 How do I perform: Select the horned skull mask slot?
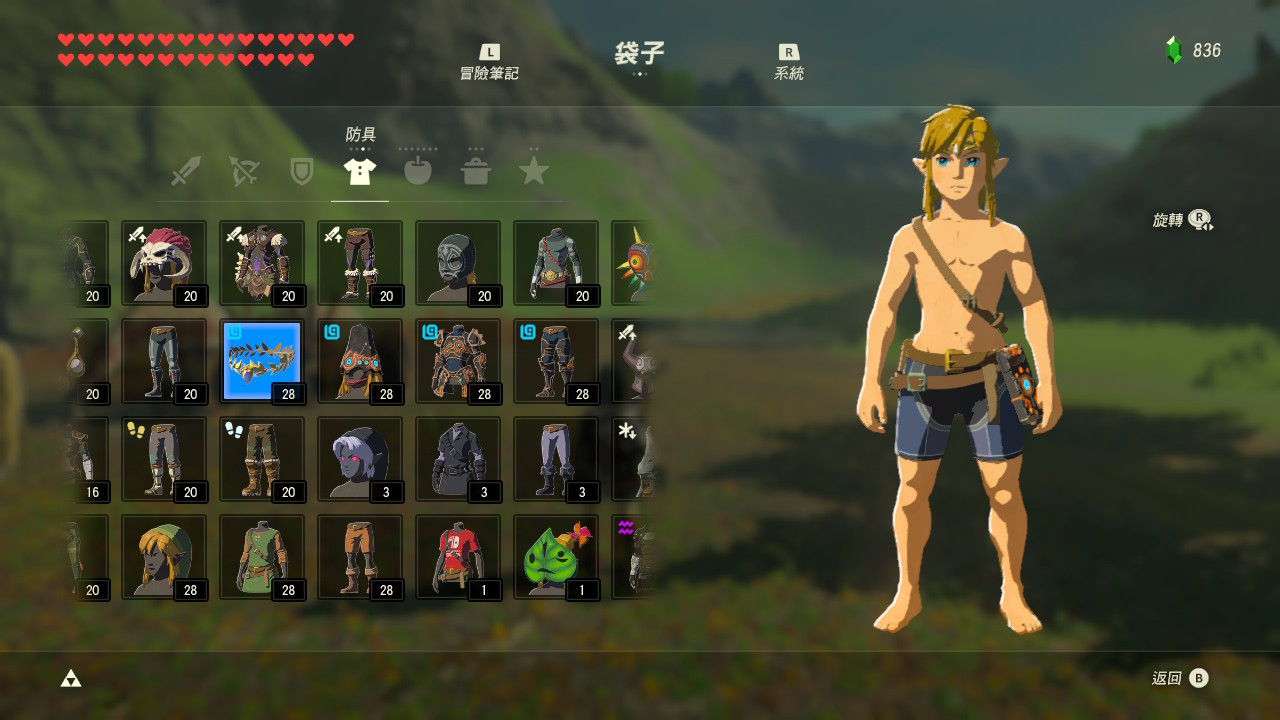tap(164, 263)
